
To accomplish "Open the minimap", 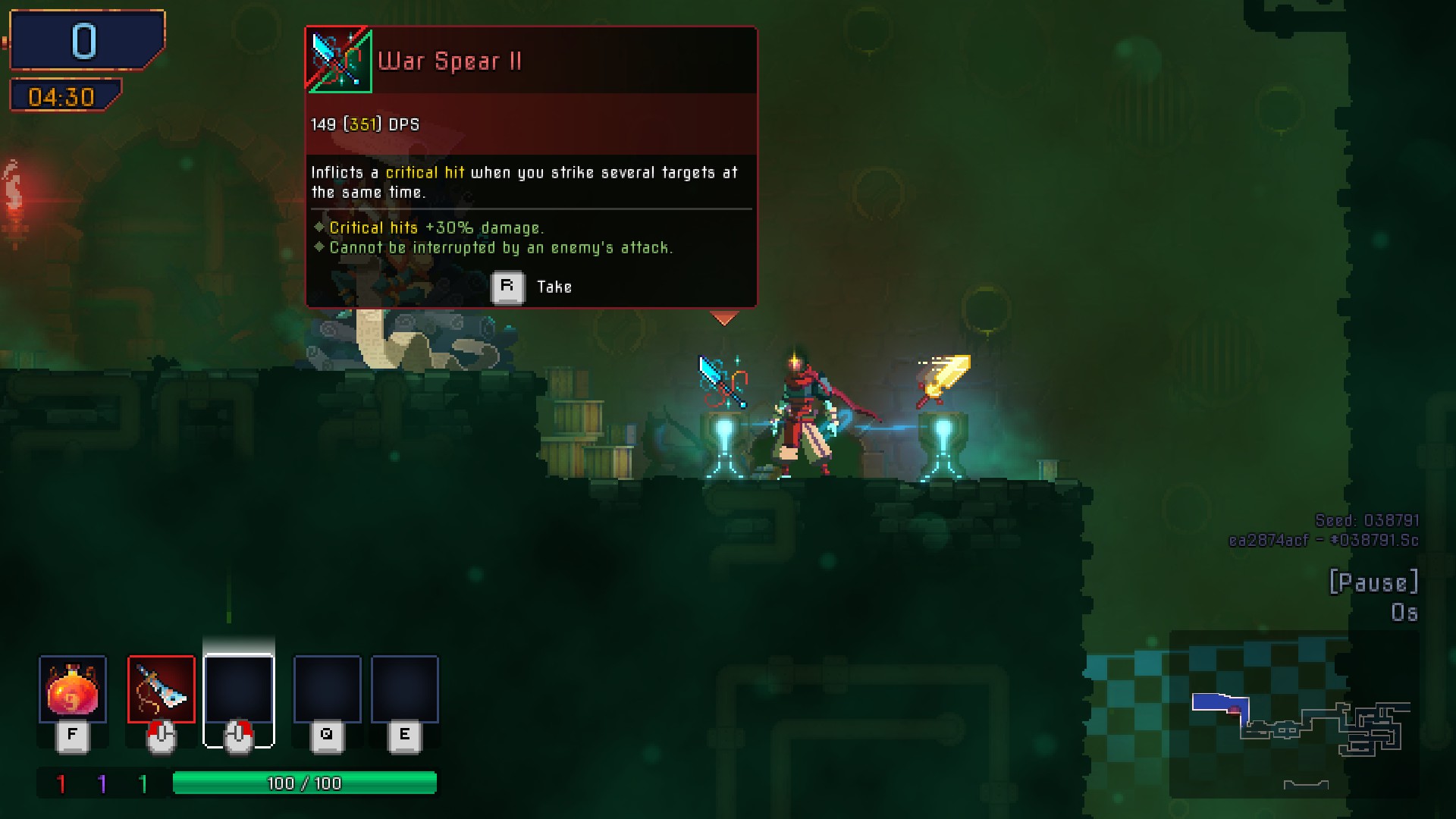I will pos(1294,714).
